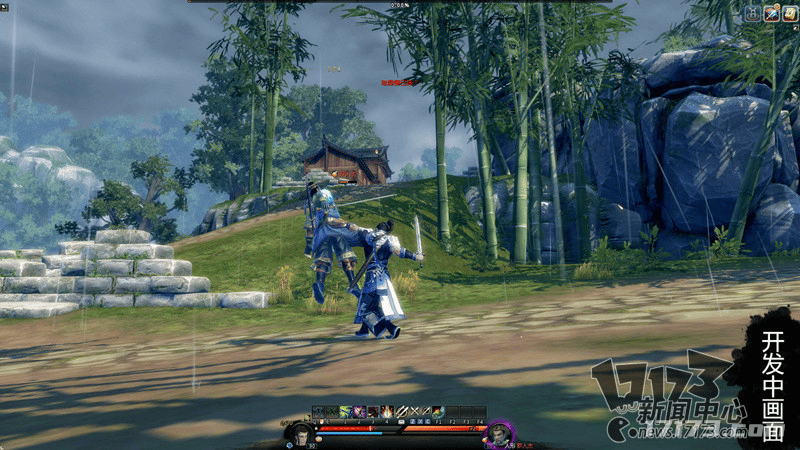Open the sword and shield icon

click(x=771, y=13)
